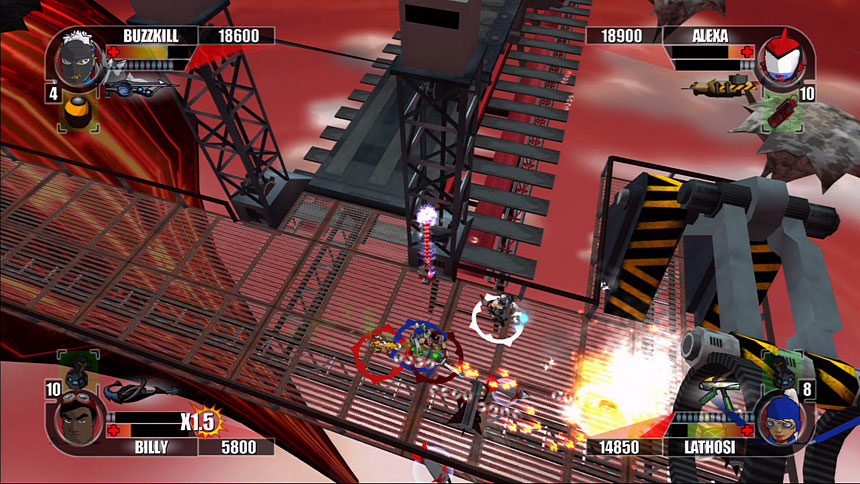Viewport: 860px width, 484px height.
Task: Select Buzzkill's masked character portrait
Action: [81, 58]
